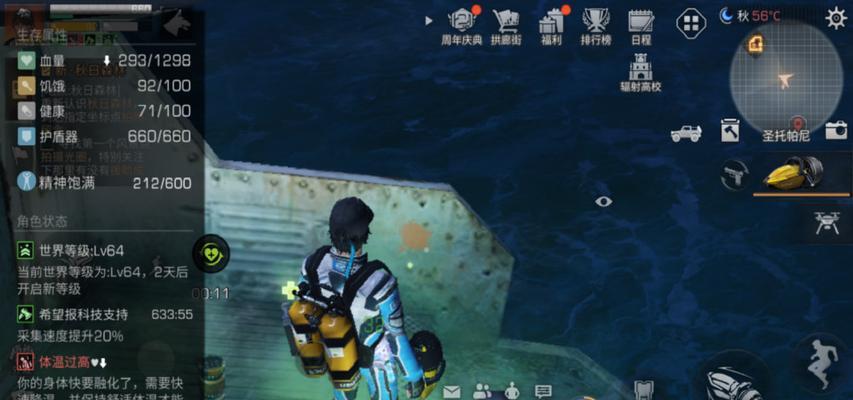Open the hammer build menu icon
This screenshot has height=400, width=853.
point(730,131)
